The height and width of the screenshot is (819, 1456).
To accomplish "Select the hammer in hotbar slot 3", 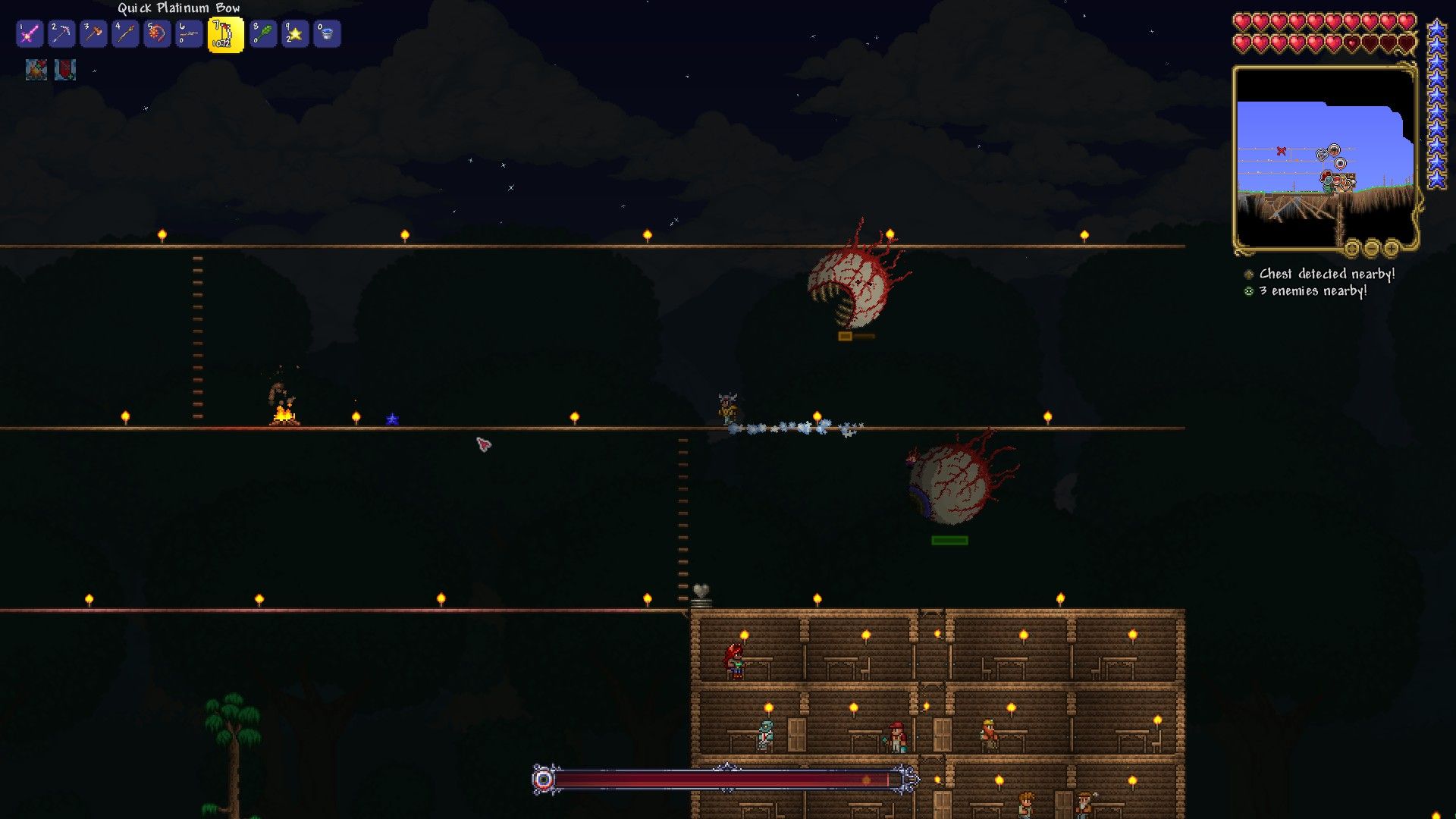I will (x=94, y=33).
